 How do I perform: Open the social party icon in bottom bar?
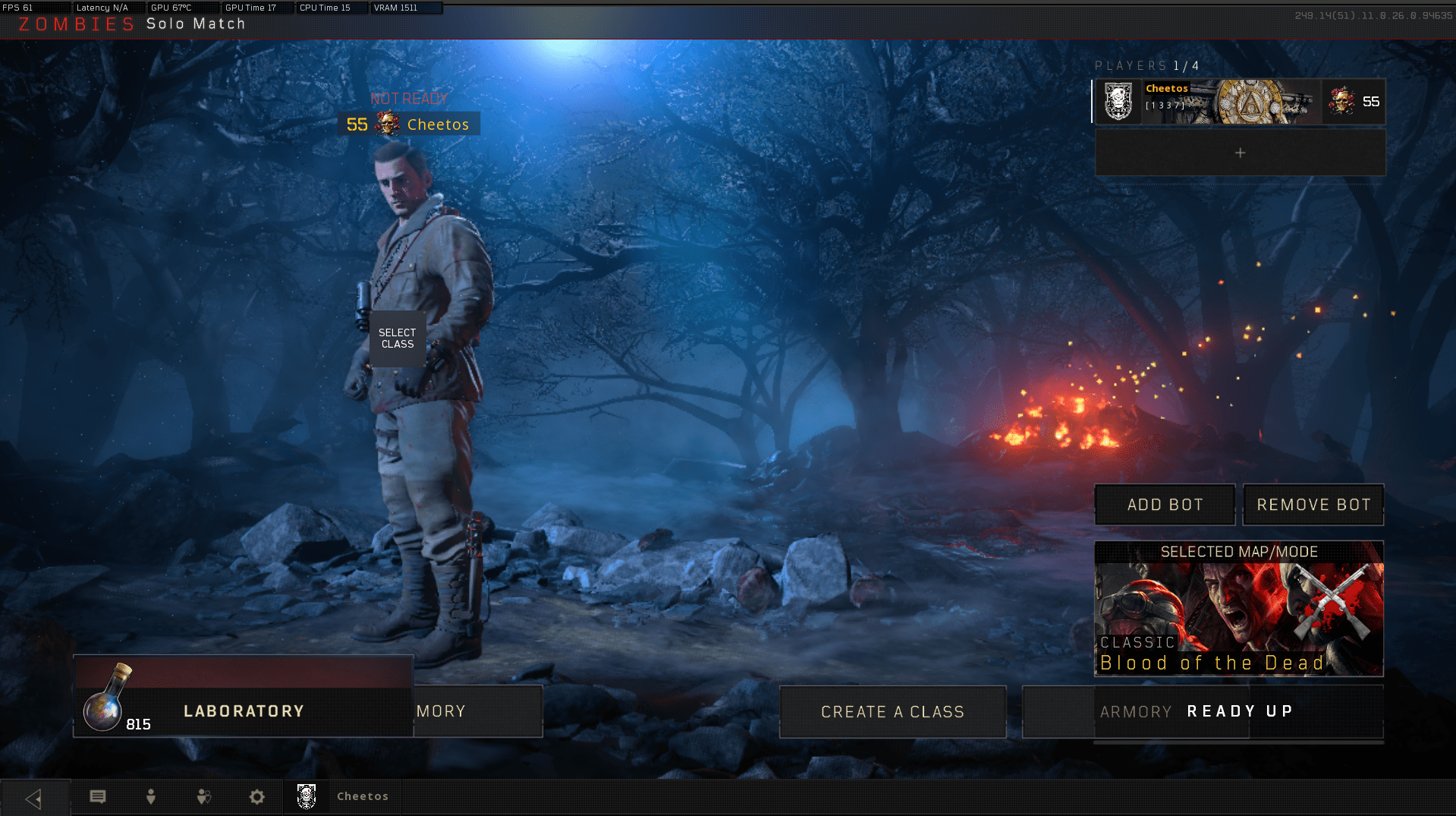(203, 796)
